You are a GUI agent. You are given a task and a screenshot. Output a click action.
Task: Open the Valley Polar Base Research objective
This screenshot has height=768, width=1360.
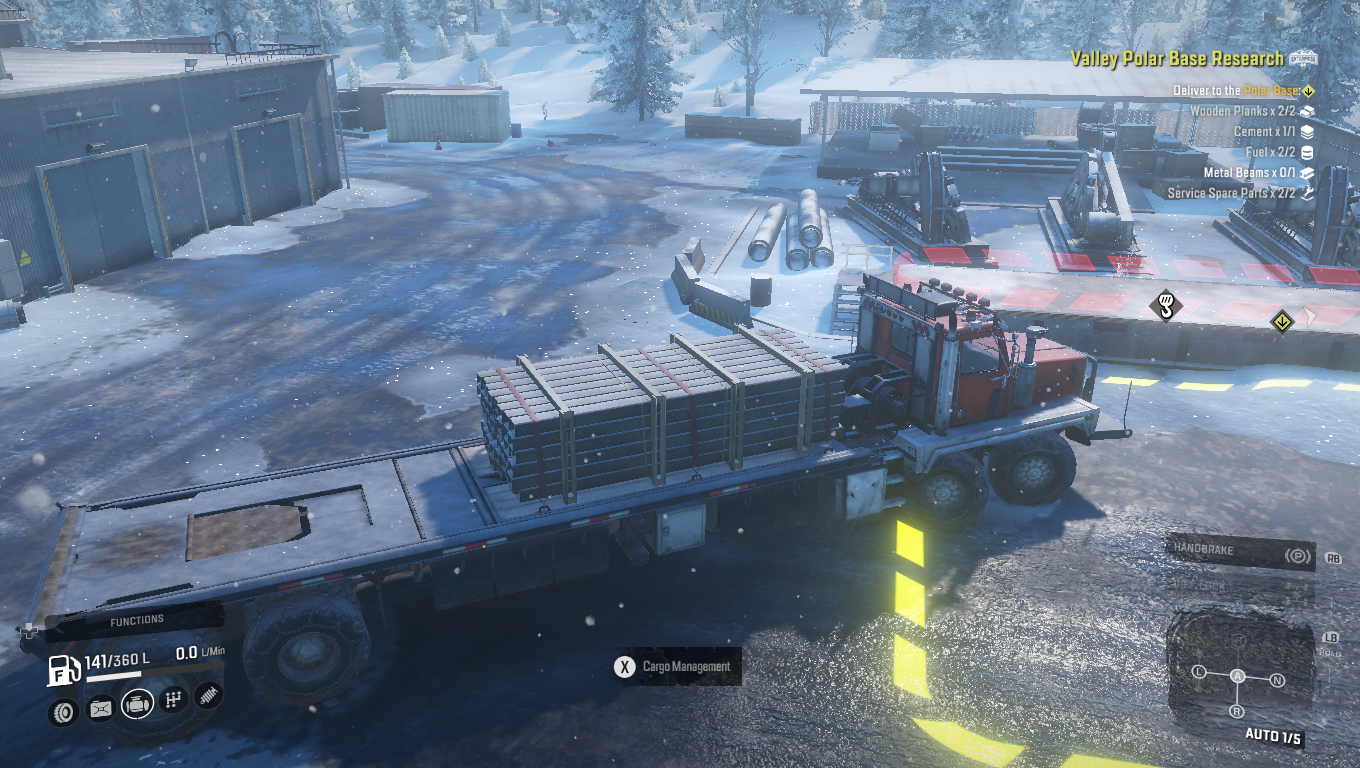pyautogui.click(x=1176, y=59)
